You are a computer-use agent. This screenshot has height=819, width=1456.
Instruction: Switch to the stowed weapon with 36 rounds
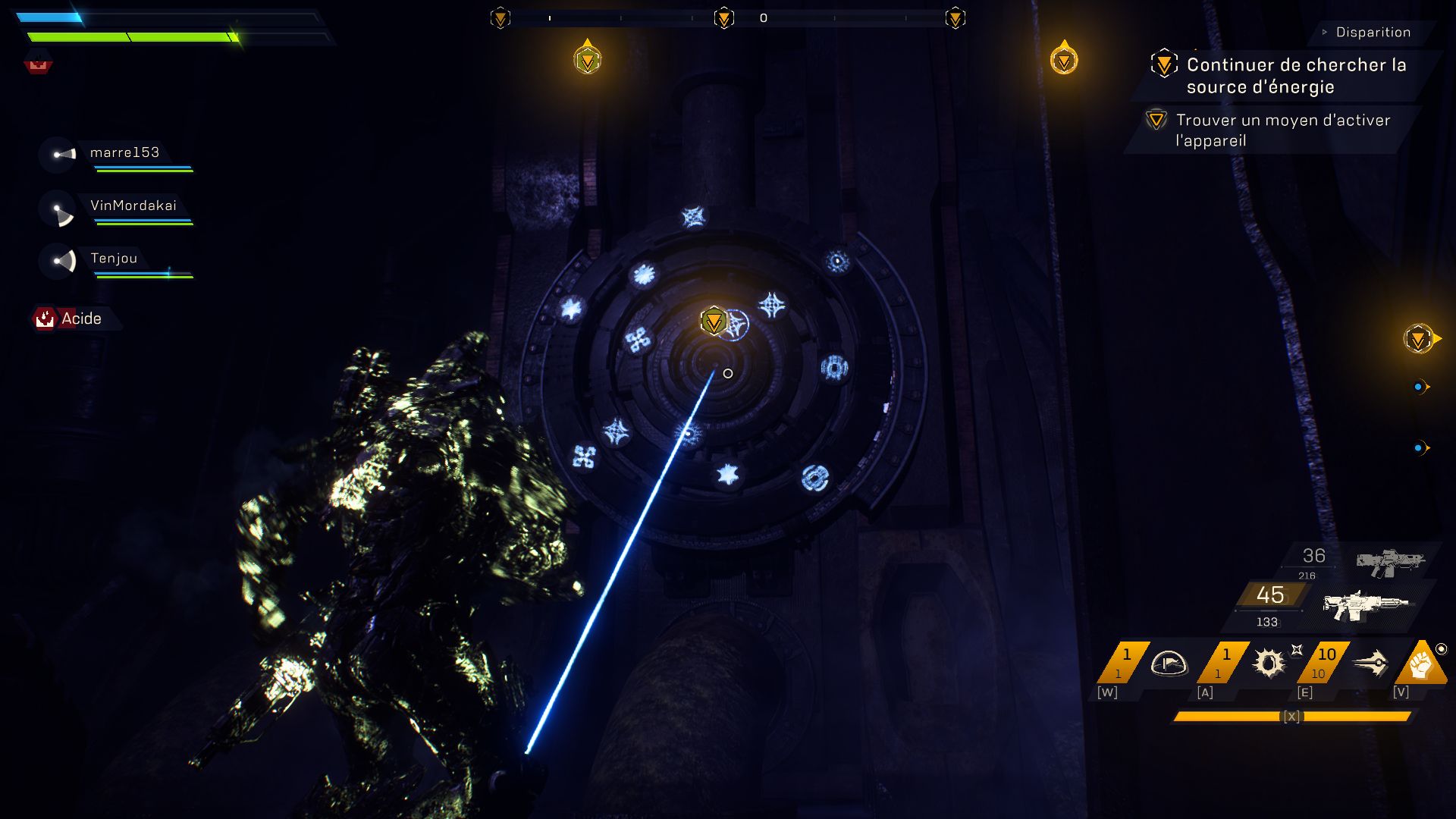tap(1389, 563)
